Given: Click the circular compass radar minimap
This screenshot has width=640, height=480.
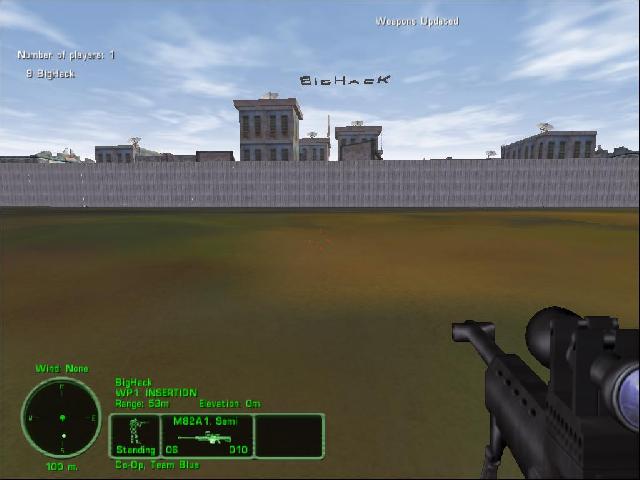Looking at the screenshot, I should (x=61, y=417).
